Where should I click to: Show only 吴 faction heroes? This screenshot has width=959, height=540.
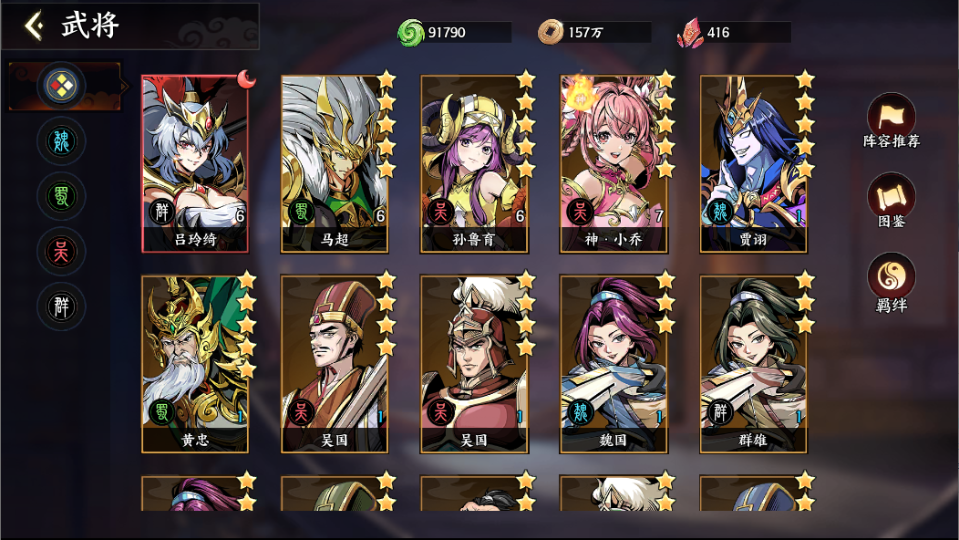click(x=61, y=251)
